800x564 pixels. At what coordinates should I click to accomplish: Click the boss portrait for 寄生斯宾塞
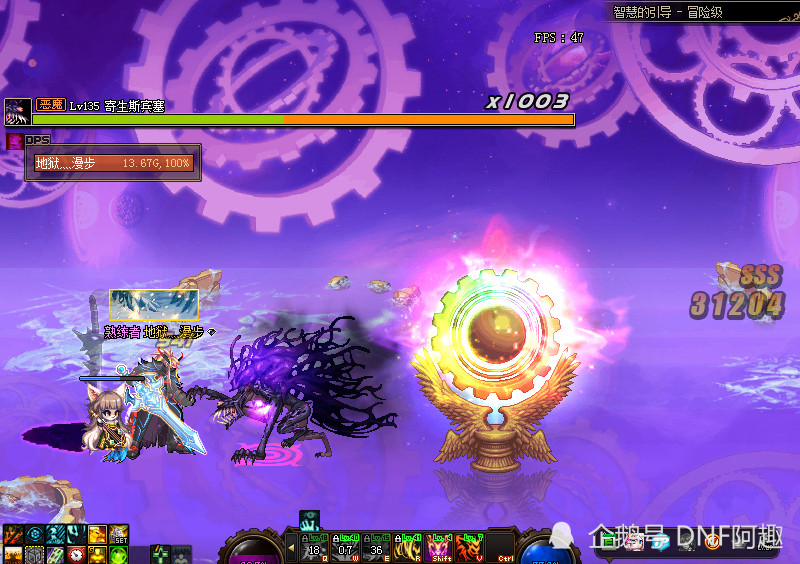pyautogui.click(x=18, y=111)
